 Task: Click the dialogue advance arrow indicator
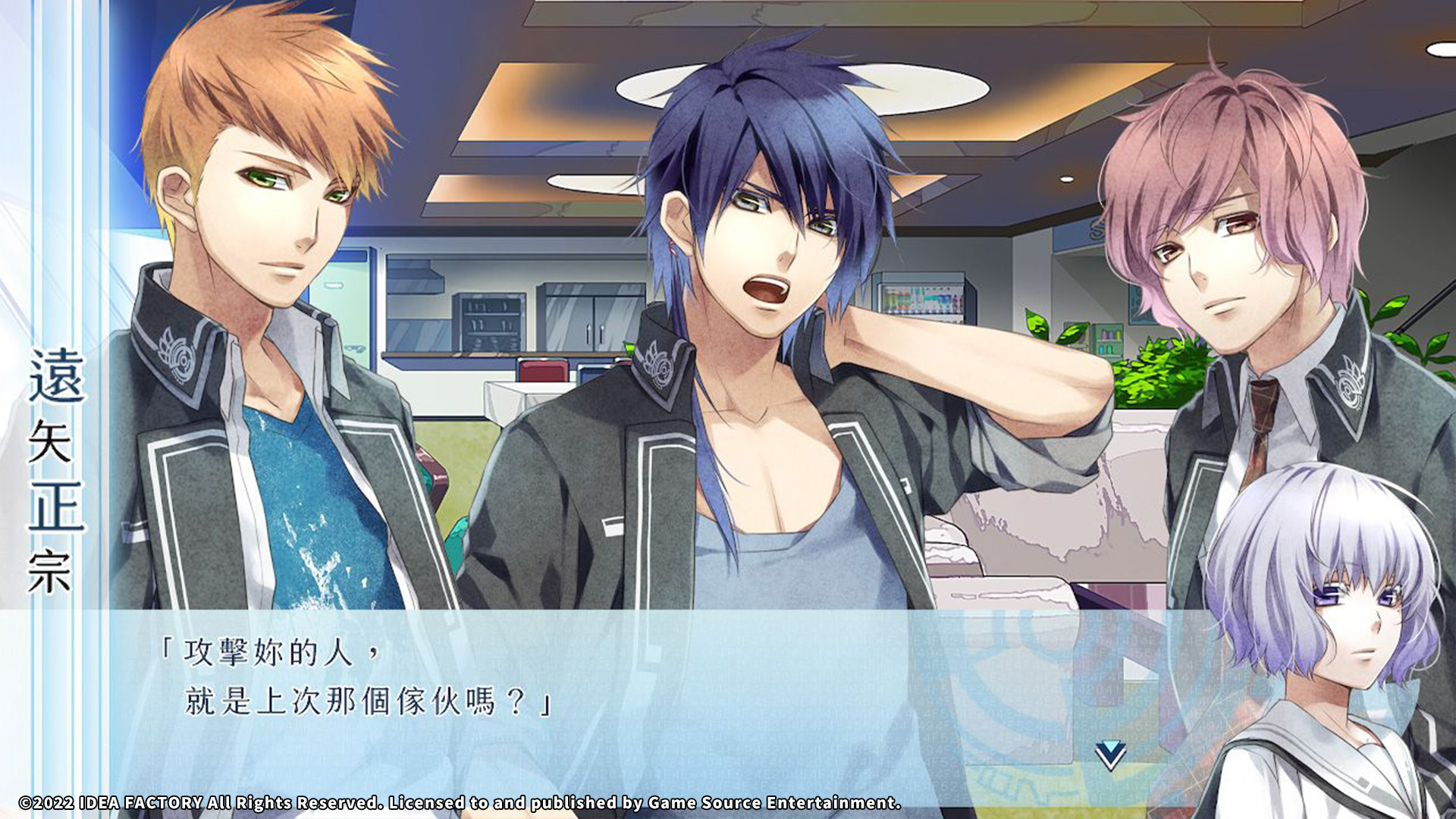click(x=1110, y=755)
